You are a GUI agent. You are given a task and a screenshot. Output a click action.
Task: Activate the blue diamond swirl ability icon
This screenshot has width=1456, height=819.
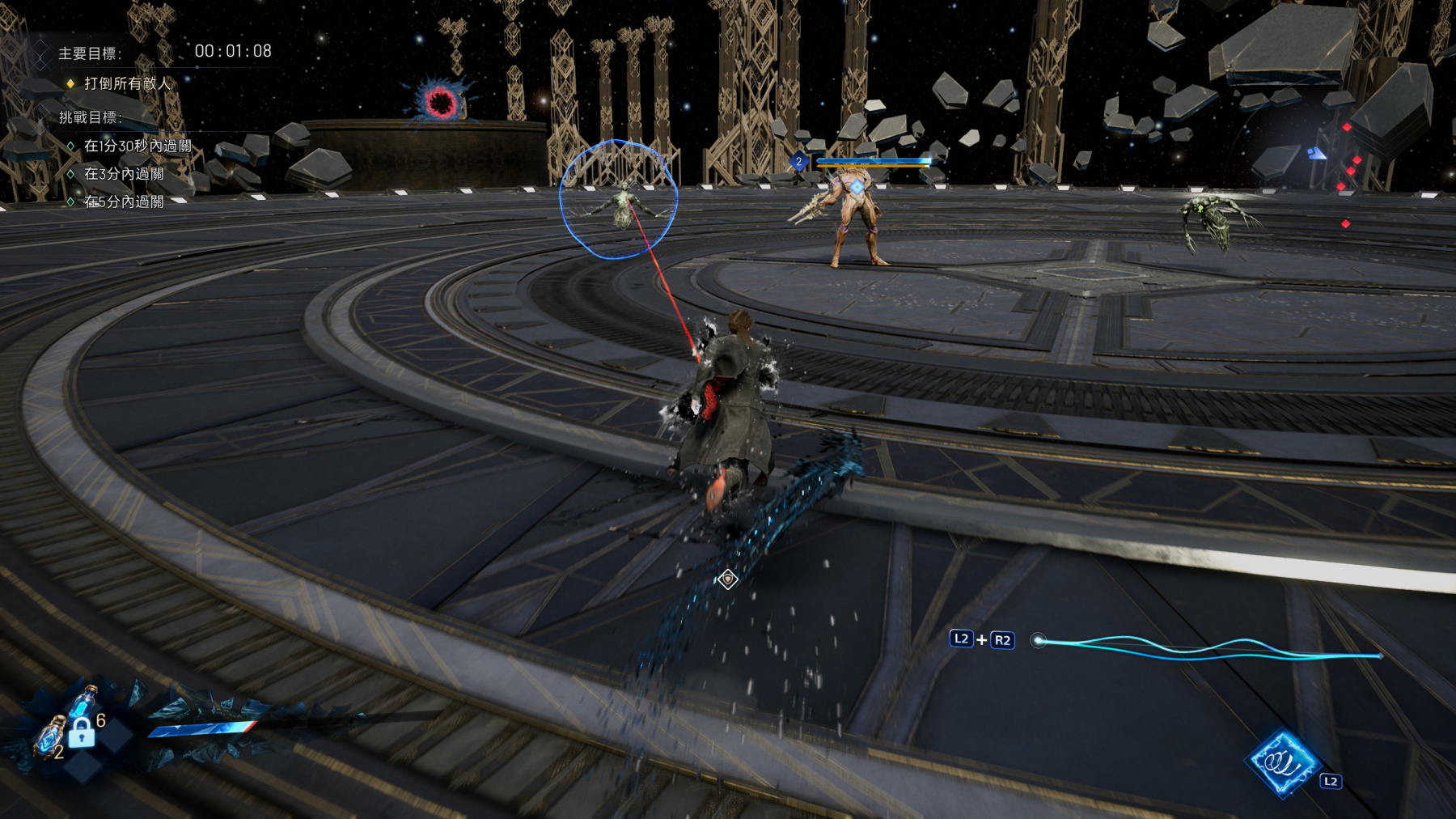1283,762
